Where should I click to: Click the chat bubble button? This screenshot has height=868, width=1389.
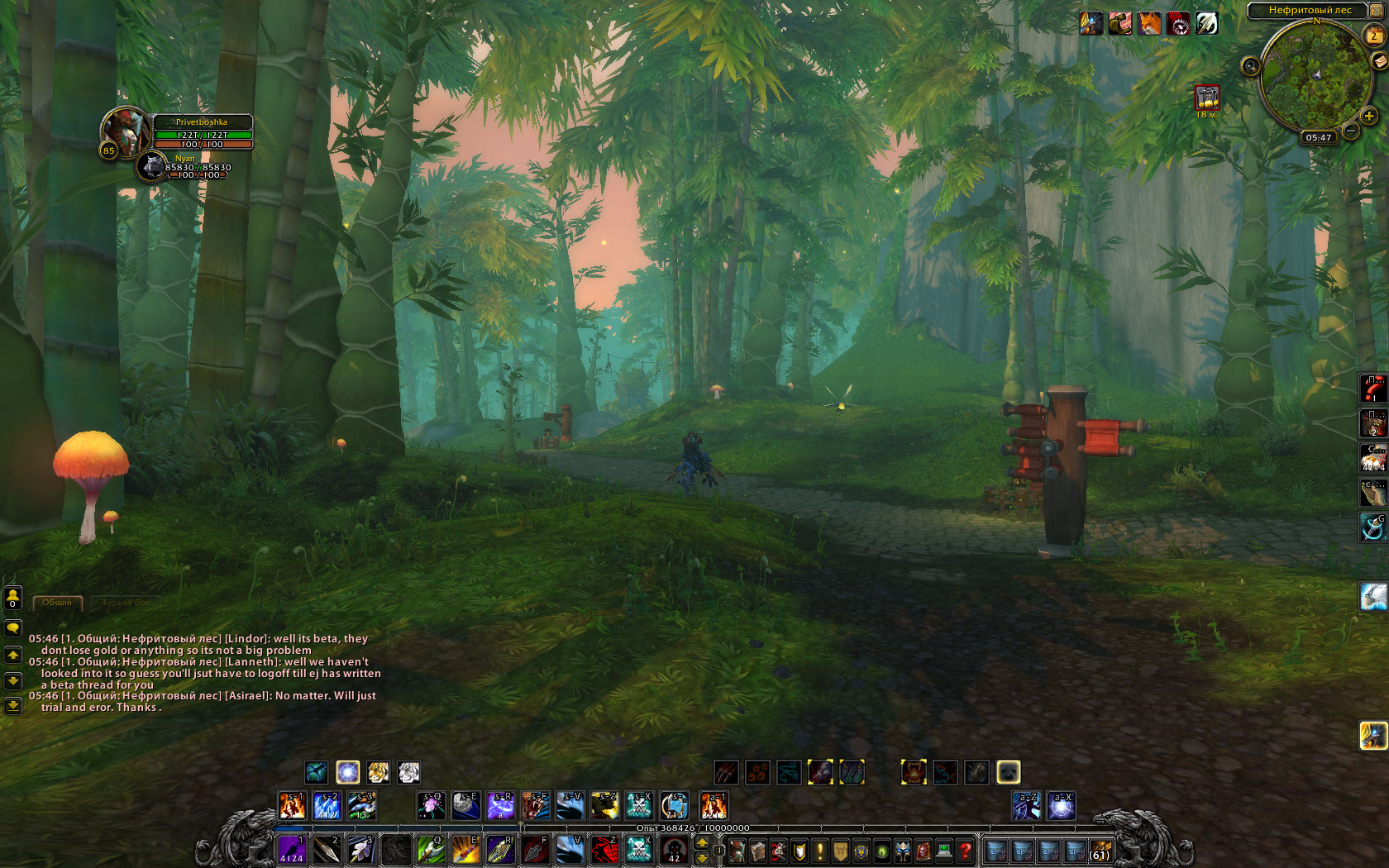12,628
